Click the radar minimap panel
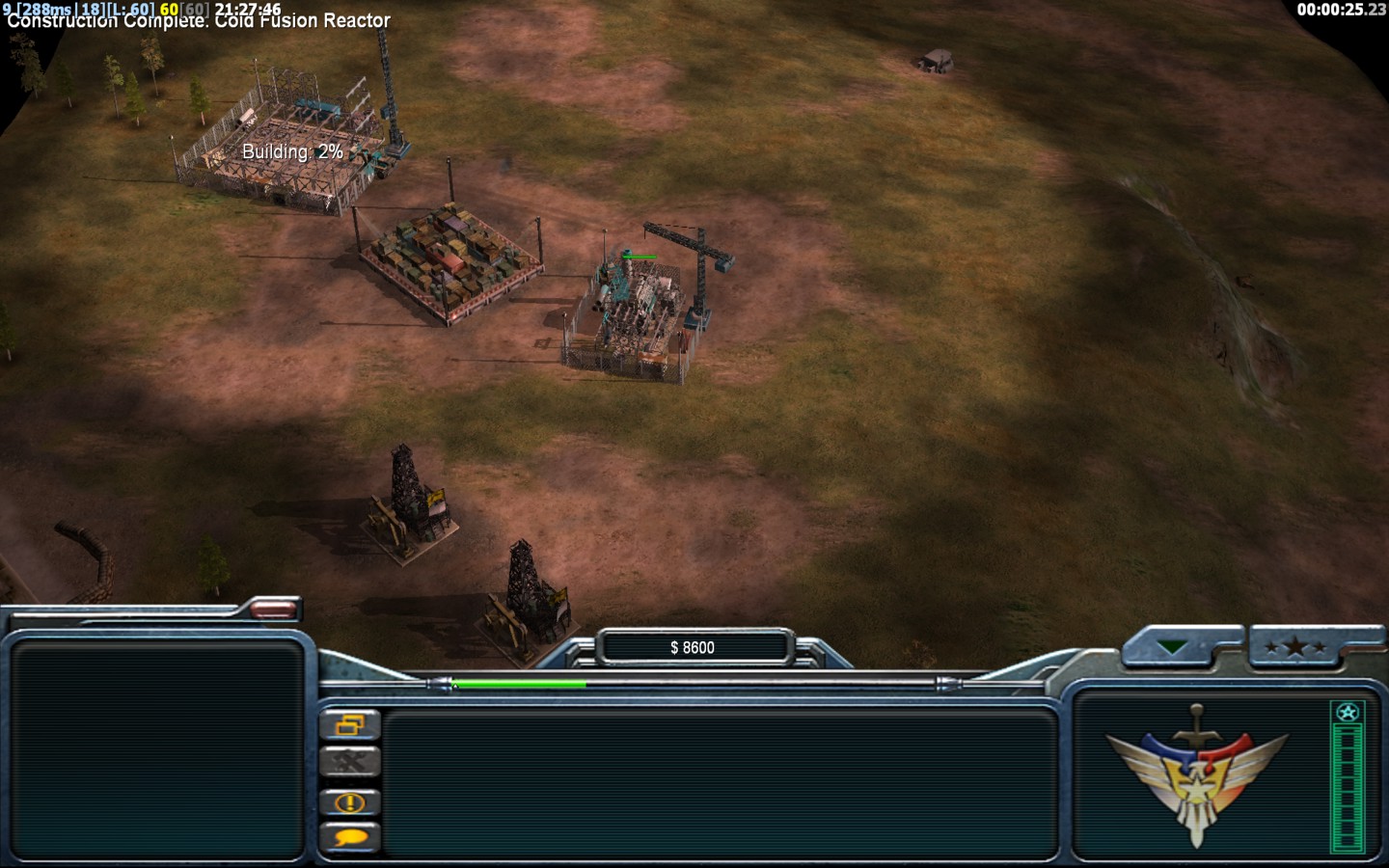 157,749
